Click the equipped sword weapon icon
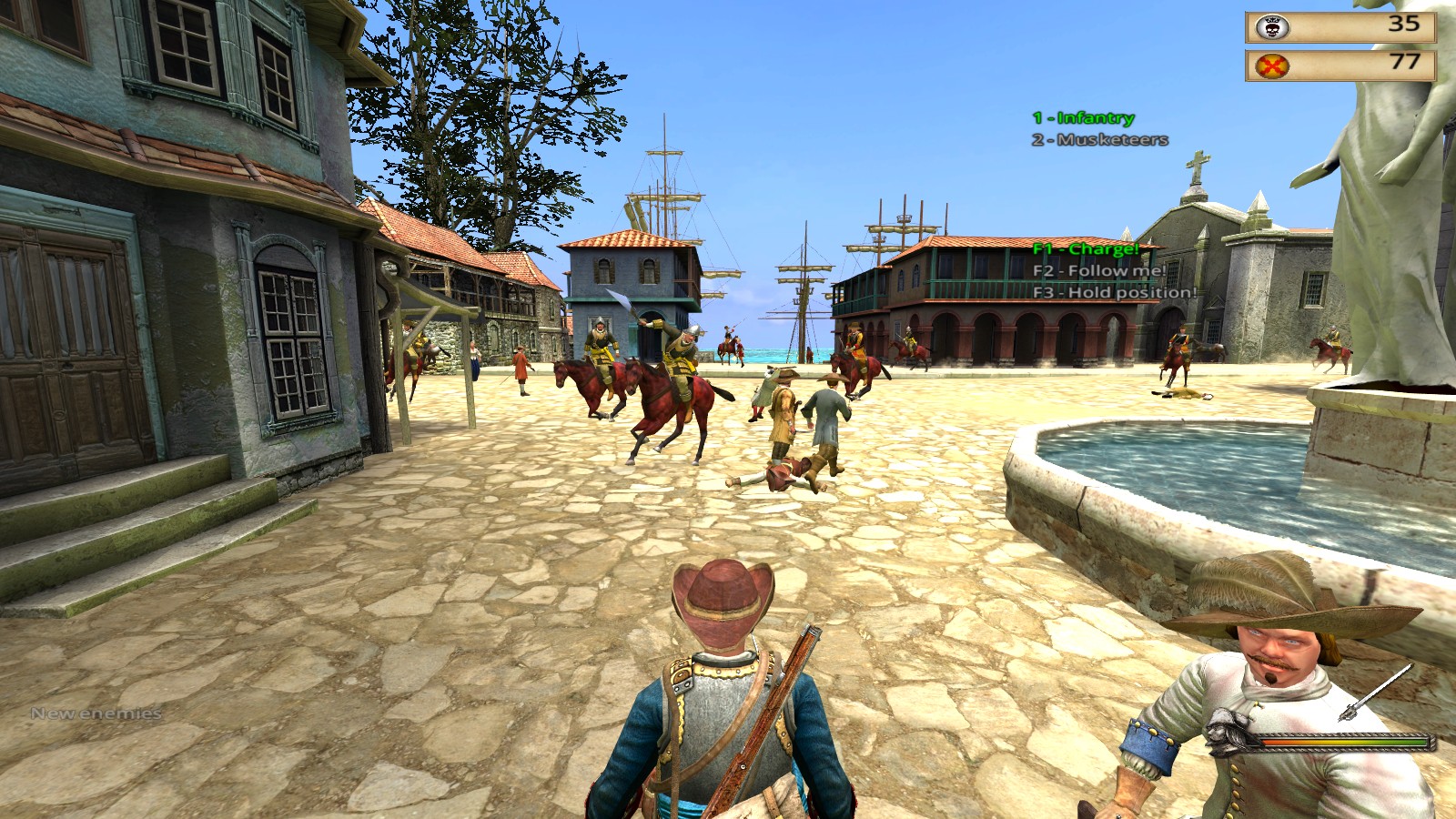 (1374, 693)
